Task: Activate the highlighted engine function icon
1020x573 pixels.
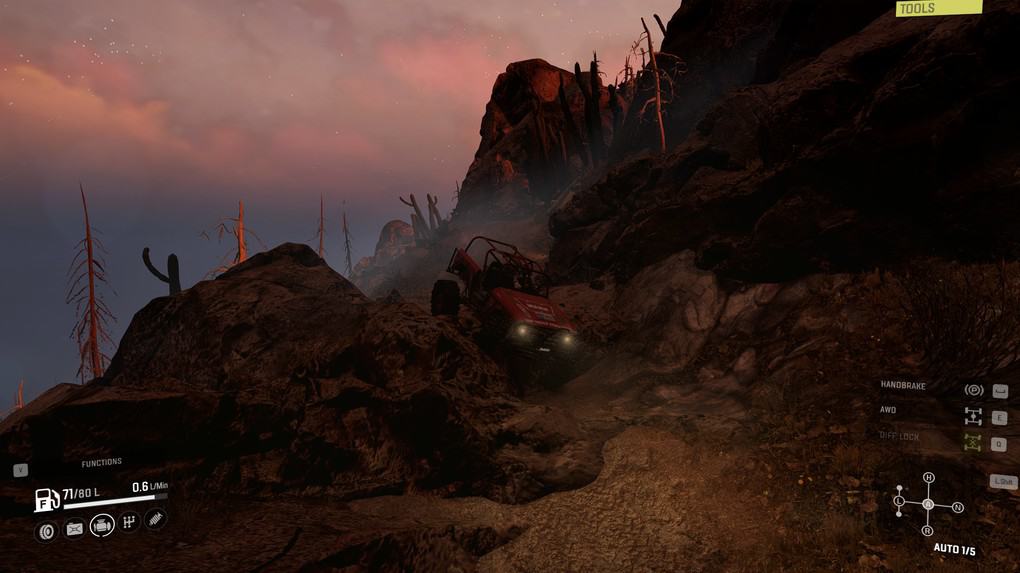Action: point(102,525)
